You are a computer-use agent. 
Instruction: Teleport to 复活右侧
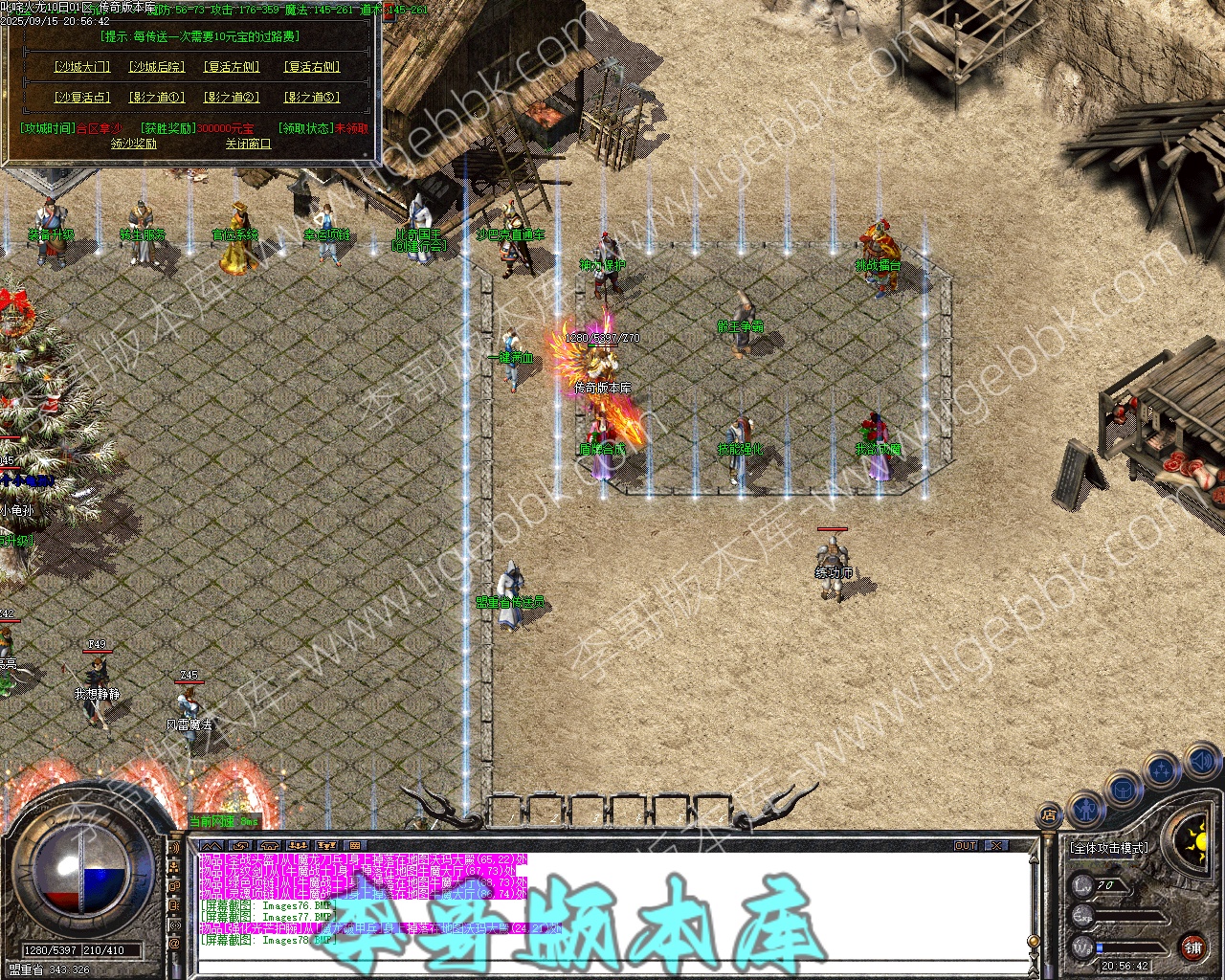point(312,67)
